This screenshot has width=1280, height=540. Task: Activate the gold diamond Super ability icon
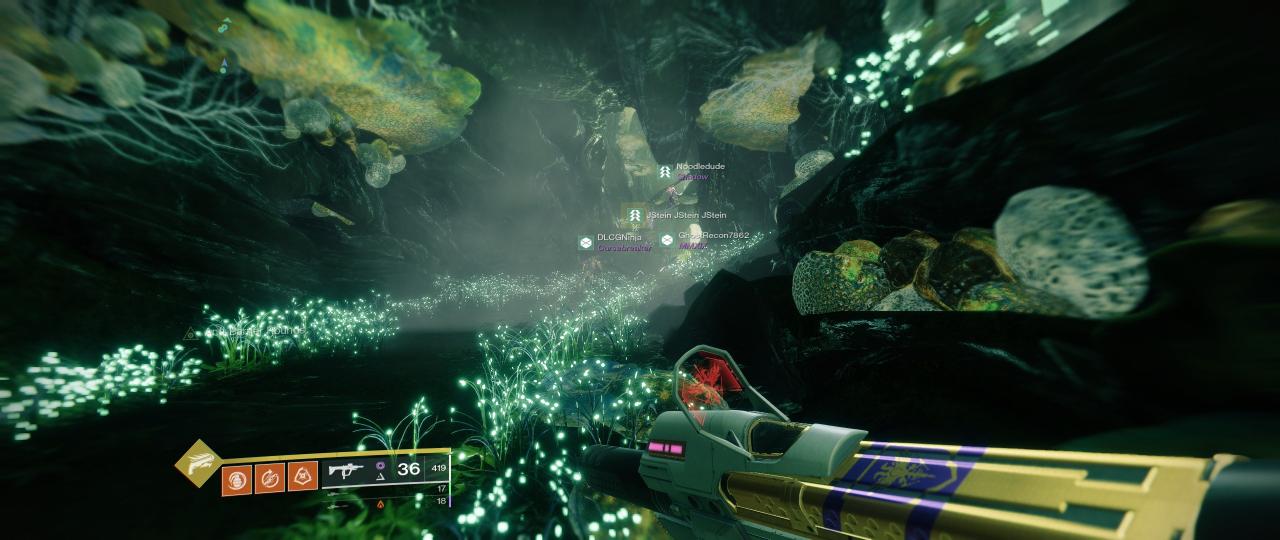(x=198, y=463)
